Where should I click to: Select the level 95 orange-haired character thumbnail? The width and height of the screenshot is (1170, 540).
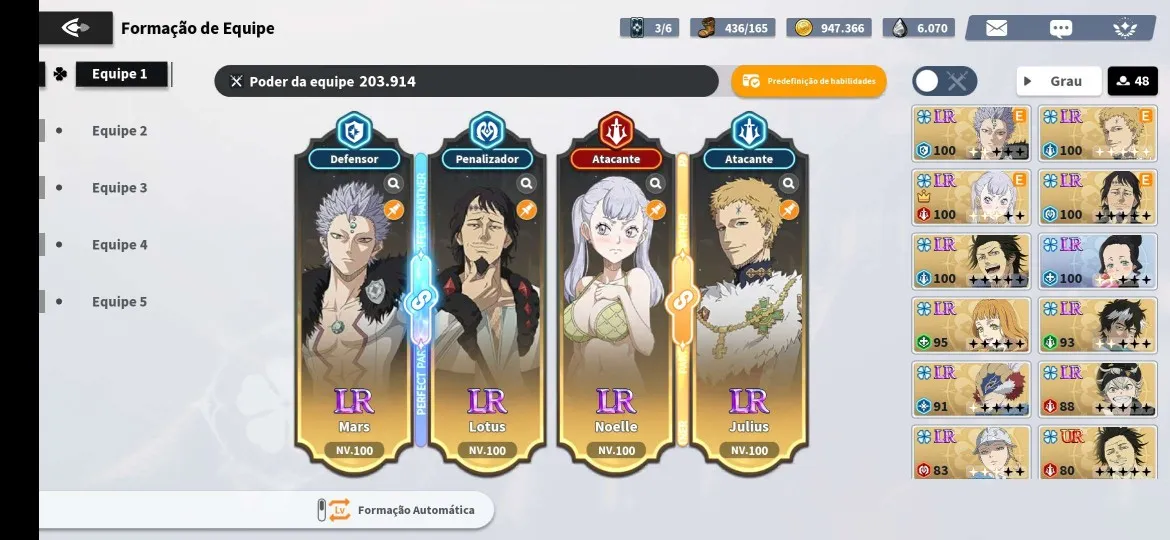(971, 324)
